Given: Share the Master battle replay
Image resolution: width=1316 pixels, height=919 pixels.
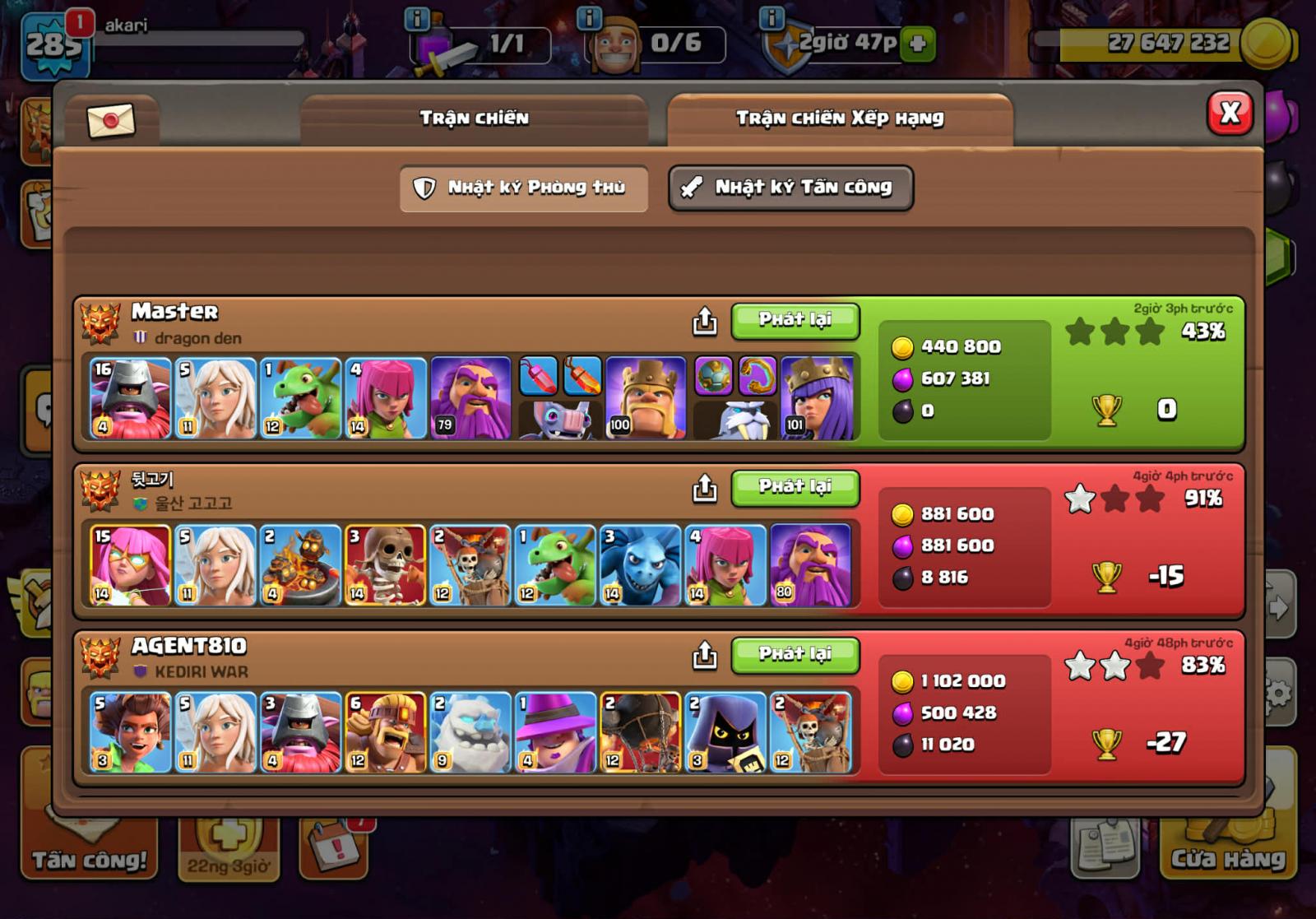Looking at the screenshot, I should pyautogui.click(x=704, y=322).
